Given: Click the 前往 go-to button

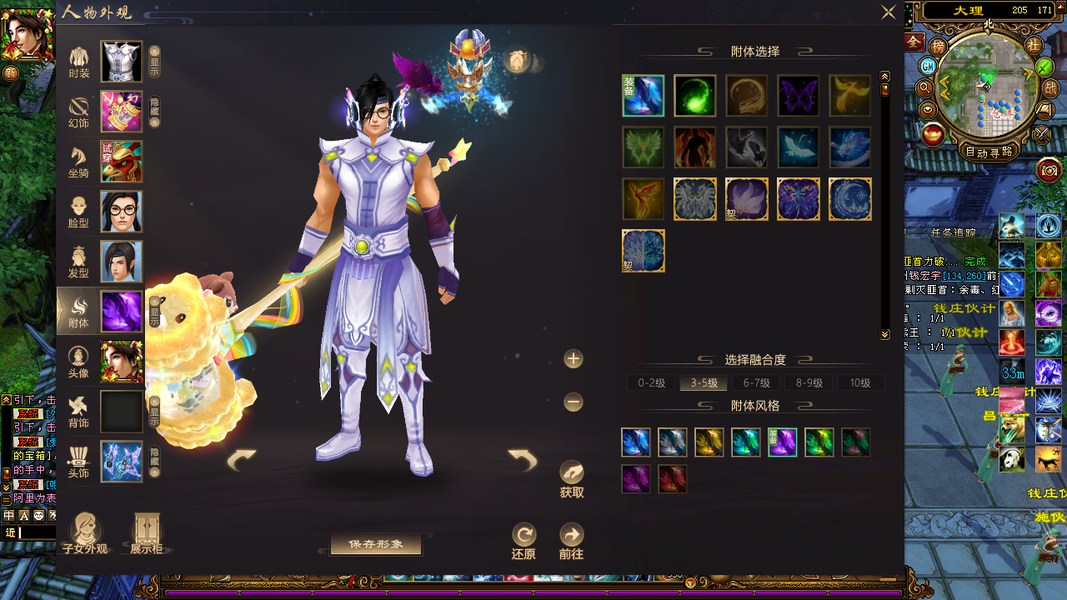Looking at the screenshot, I should (571, 540).
